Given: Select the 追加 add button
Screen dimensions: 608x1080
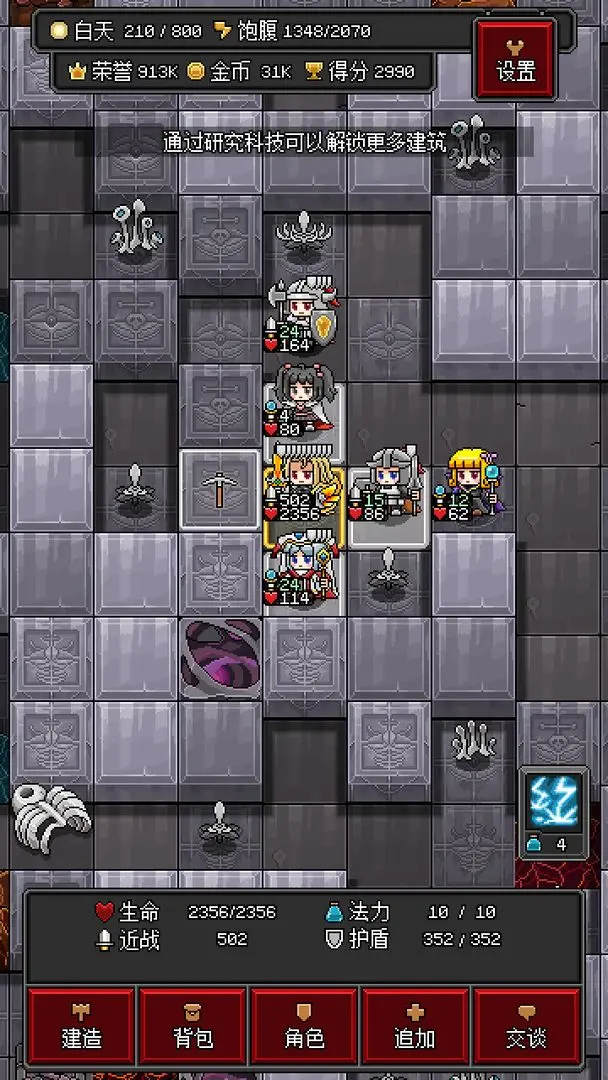Looking at the screenshot, I should coord(415,1026).
